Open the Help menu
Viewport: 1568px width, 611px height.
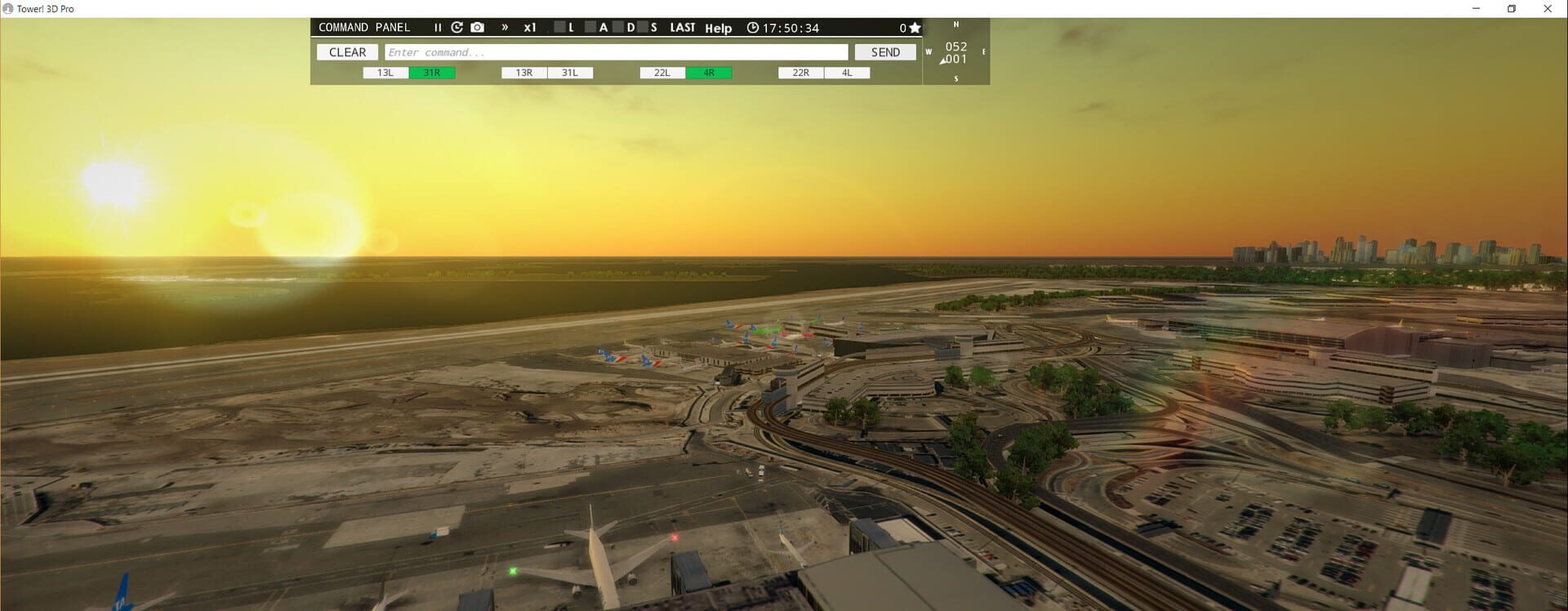coord(718,28)
